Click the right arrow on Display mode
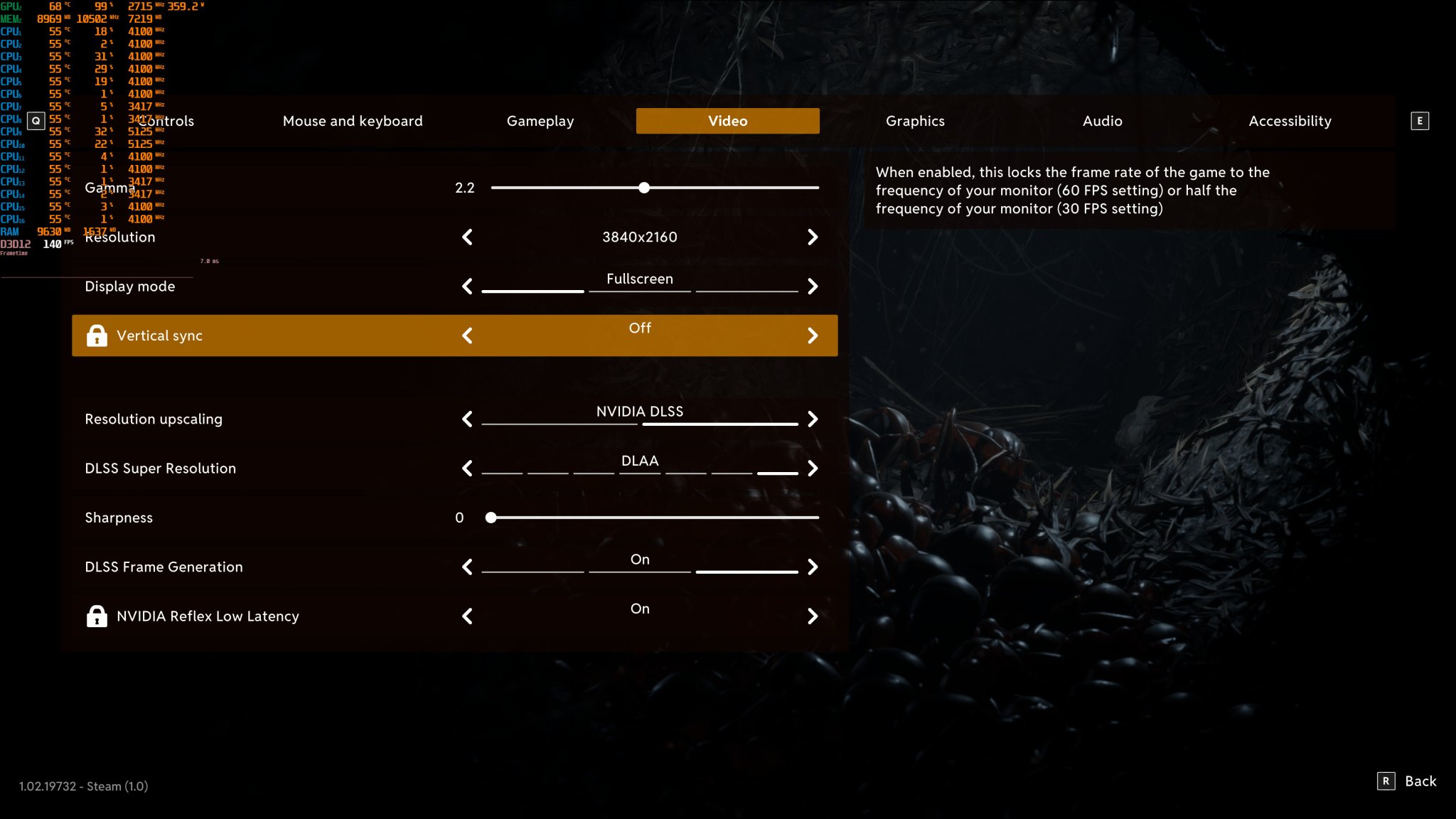Screen dimensions: 1456x819 coord(813,287)
